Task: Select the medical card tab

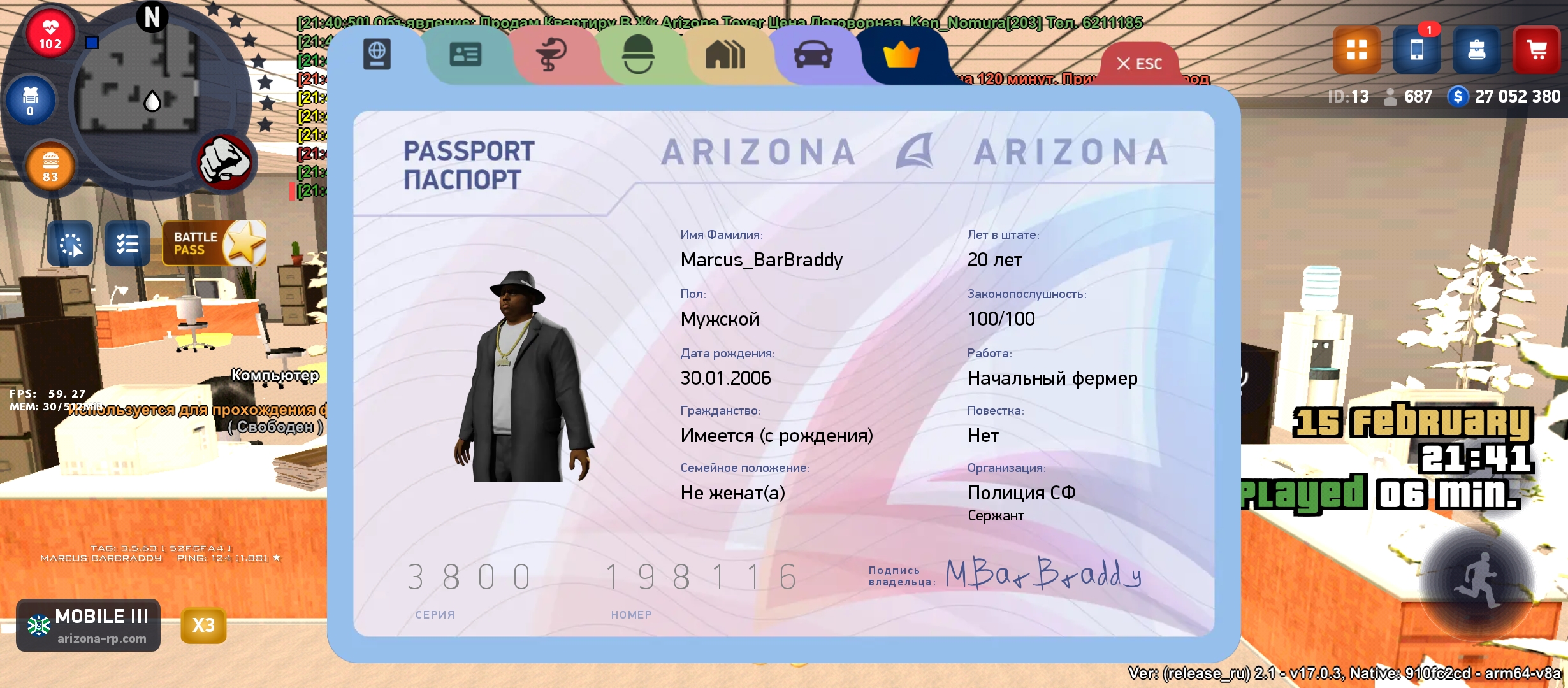Action: click(551, 55)
